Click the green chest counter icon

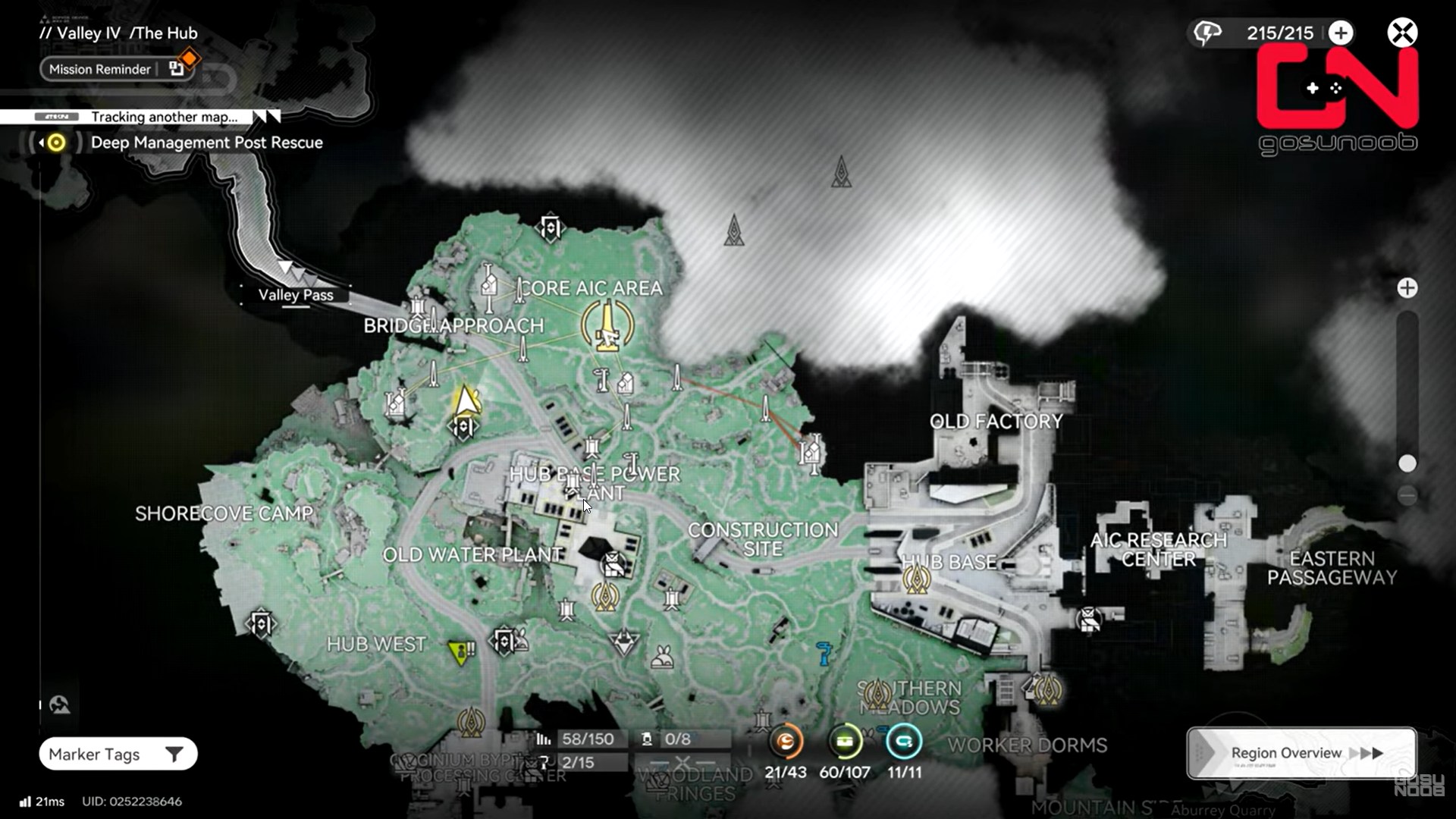click(x=845, y=741)
